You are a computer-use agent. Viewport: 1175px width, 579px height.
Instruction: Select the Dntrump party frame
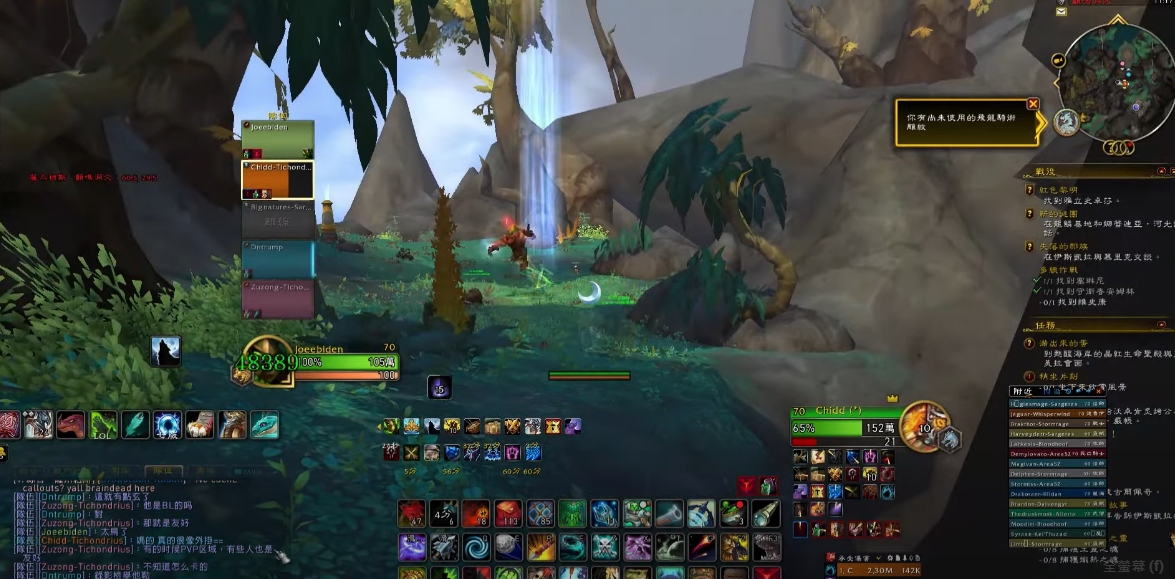[278, 258]
